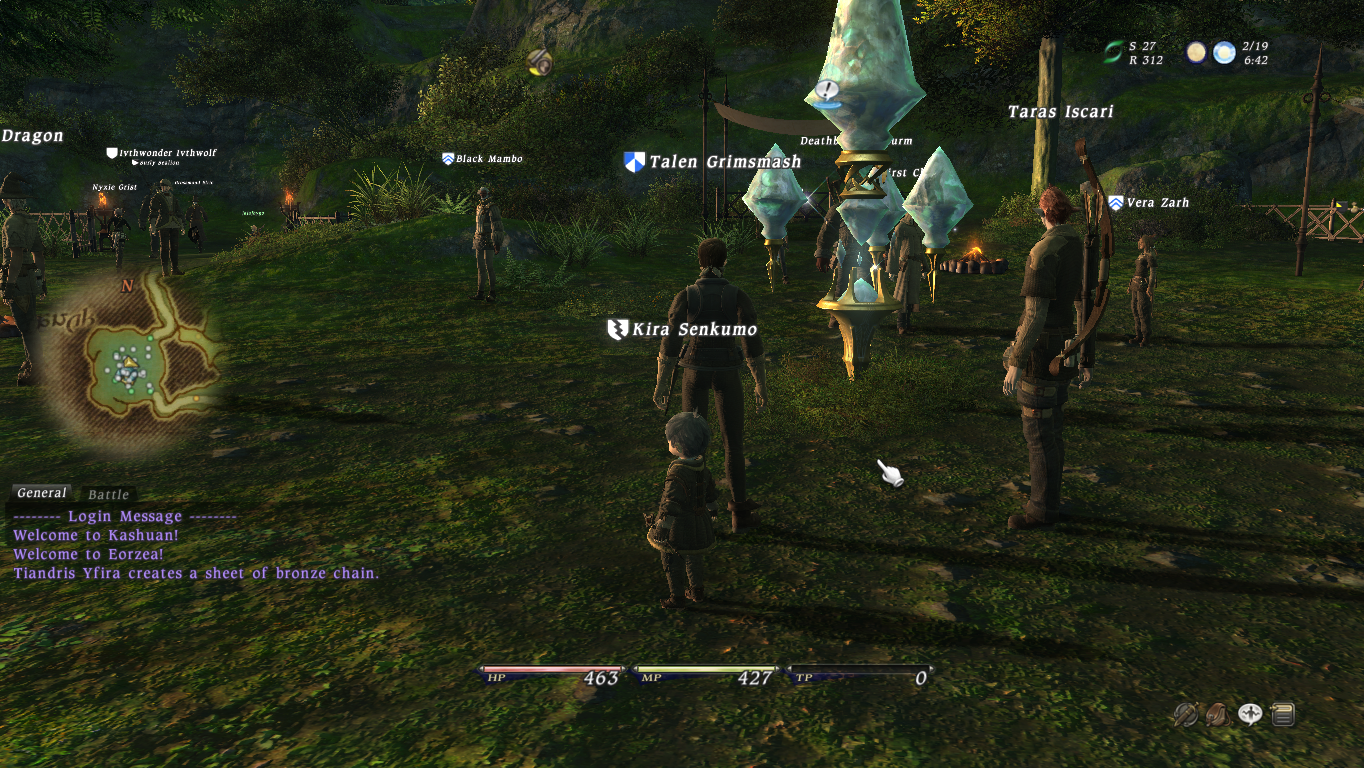Open the leather bag inventory icon
Screen dimensions: 1364x768
point(1218,714)
